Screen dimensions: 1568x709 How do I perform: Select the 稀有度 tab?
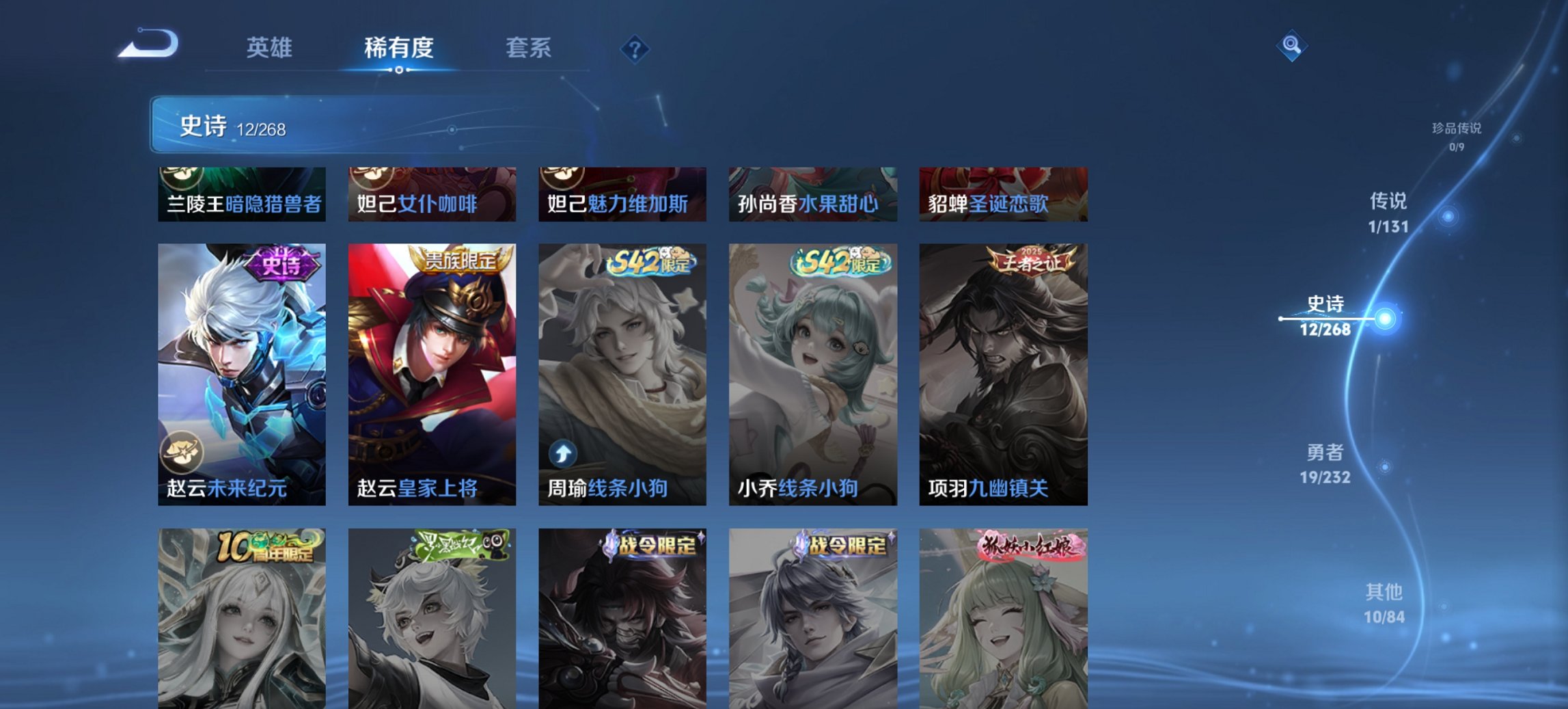pyautogui.click(x=399, y=48)
